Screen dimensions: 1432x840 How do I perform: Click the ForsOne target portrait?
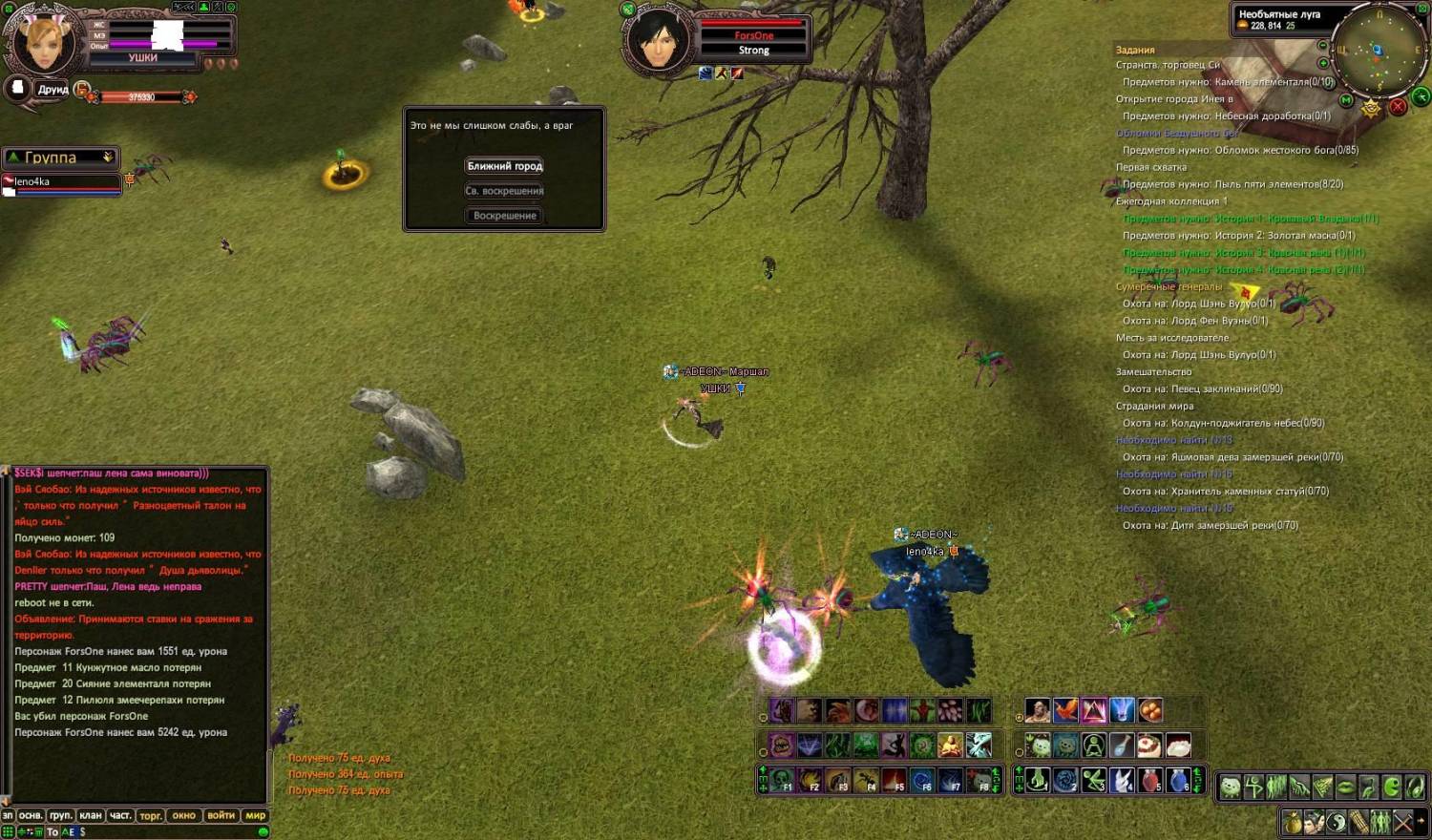pos(658,40)
